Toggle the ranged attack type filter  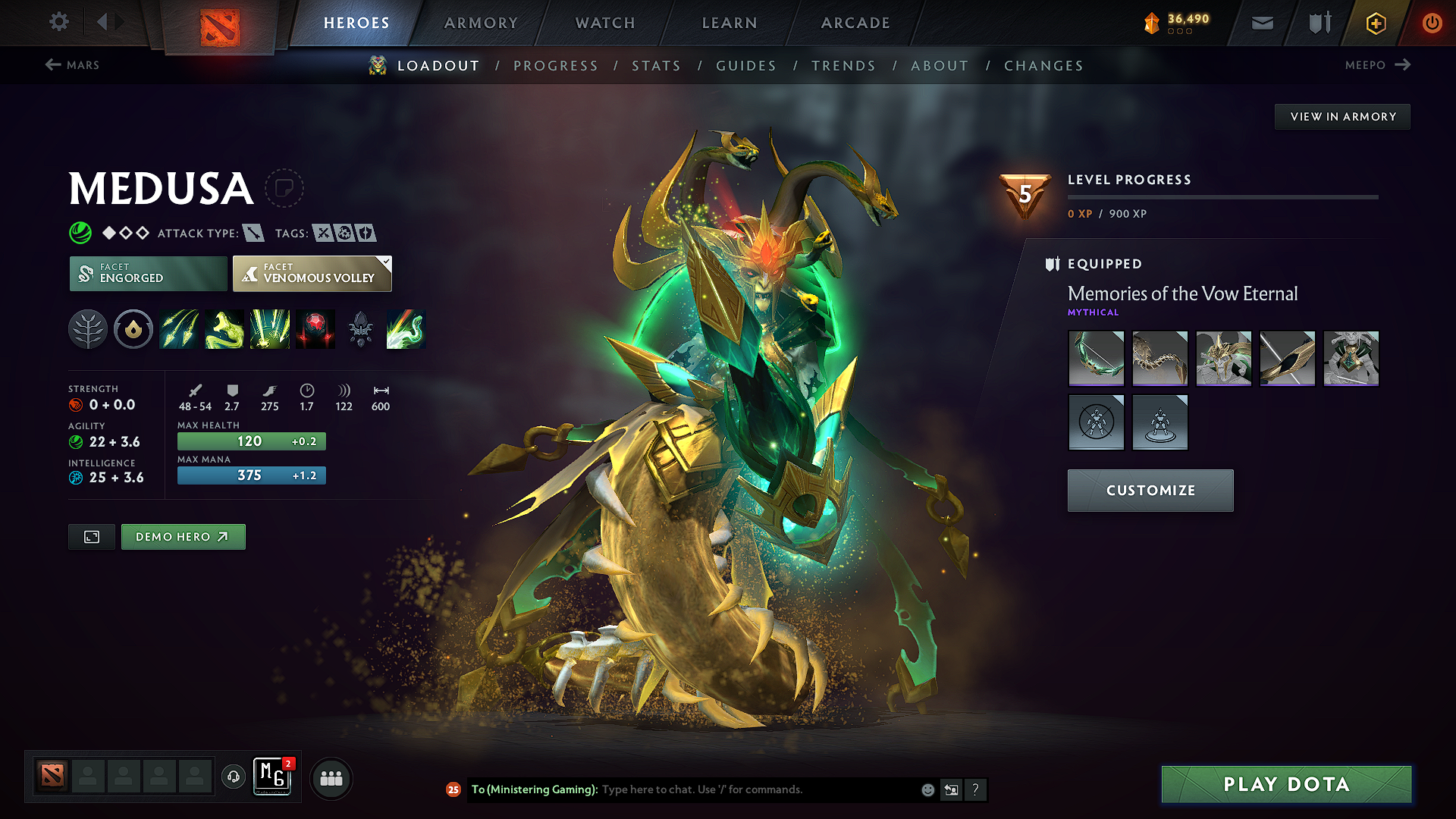pos(253,233)
